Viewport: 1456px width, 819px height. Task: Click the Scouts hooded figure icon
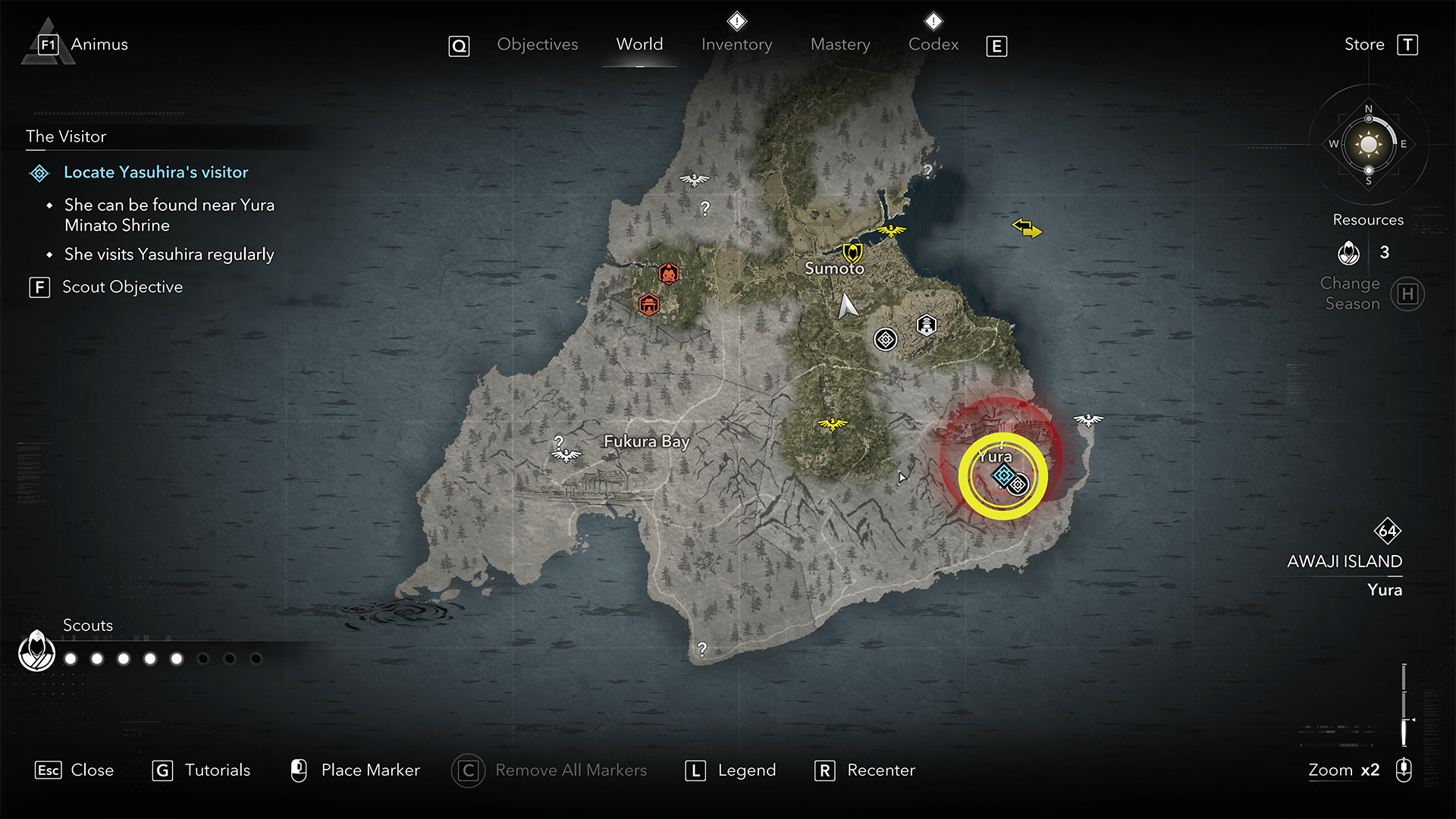(x=36, y=651)
